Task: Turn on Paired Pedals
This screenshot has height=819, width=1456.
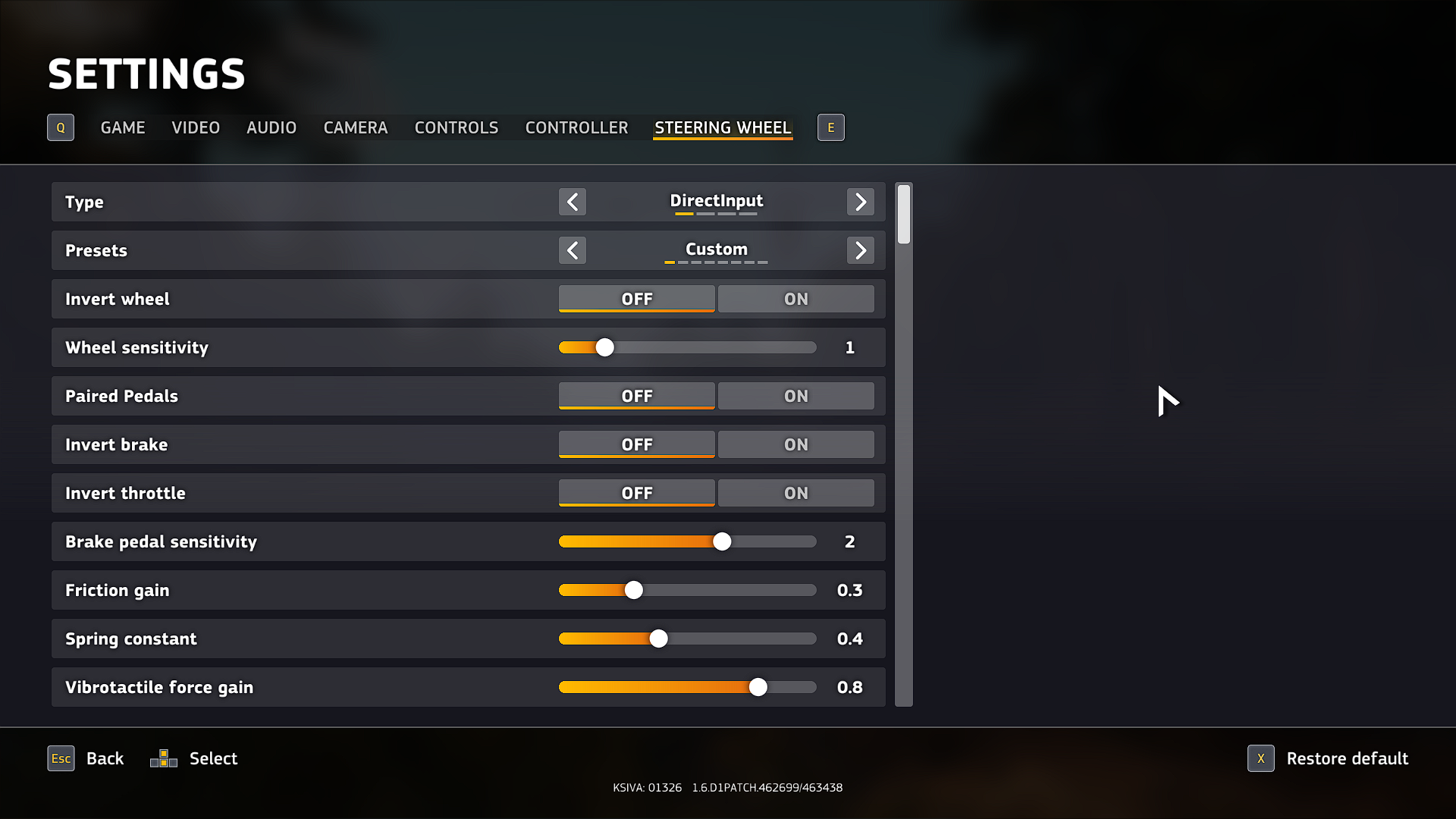Action: tap(795, 395)
